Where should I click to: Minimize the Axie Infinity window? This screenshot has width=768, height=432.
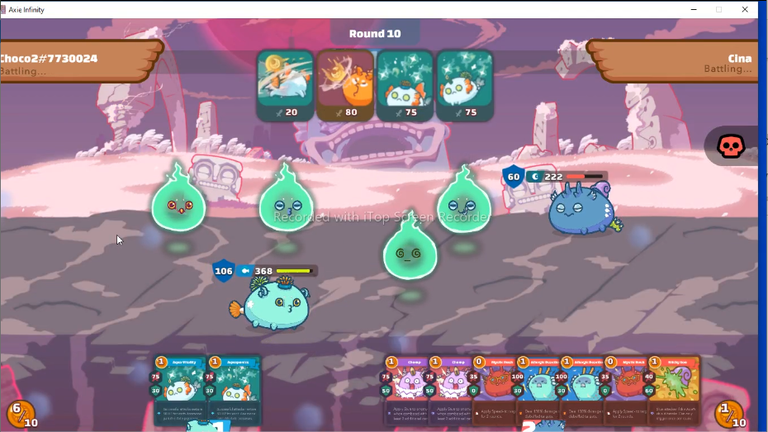pyautogui.click(x=693, y=9)
